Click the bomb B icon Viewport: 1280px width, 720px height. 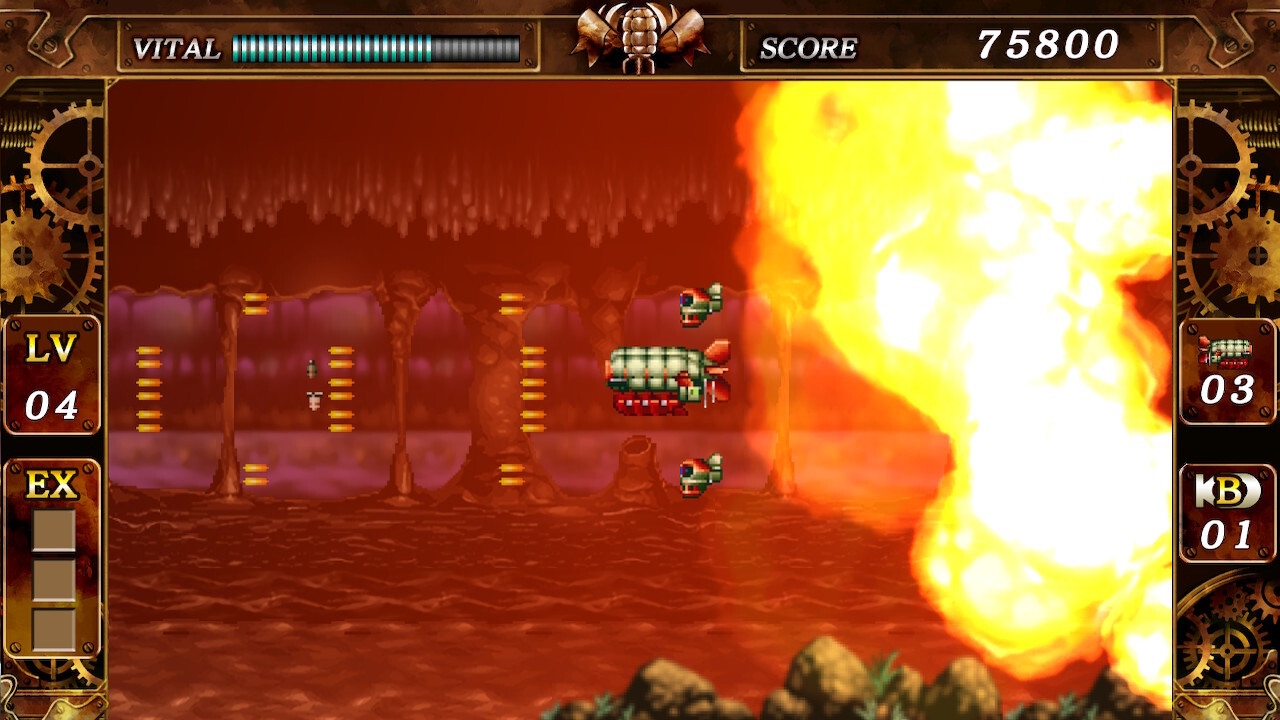(1227, 491)
